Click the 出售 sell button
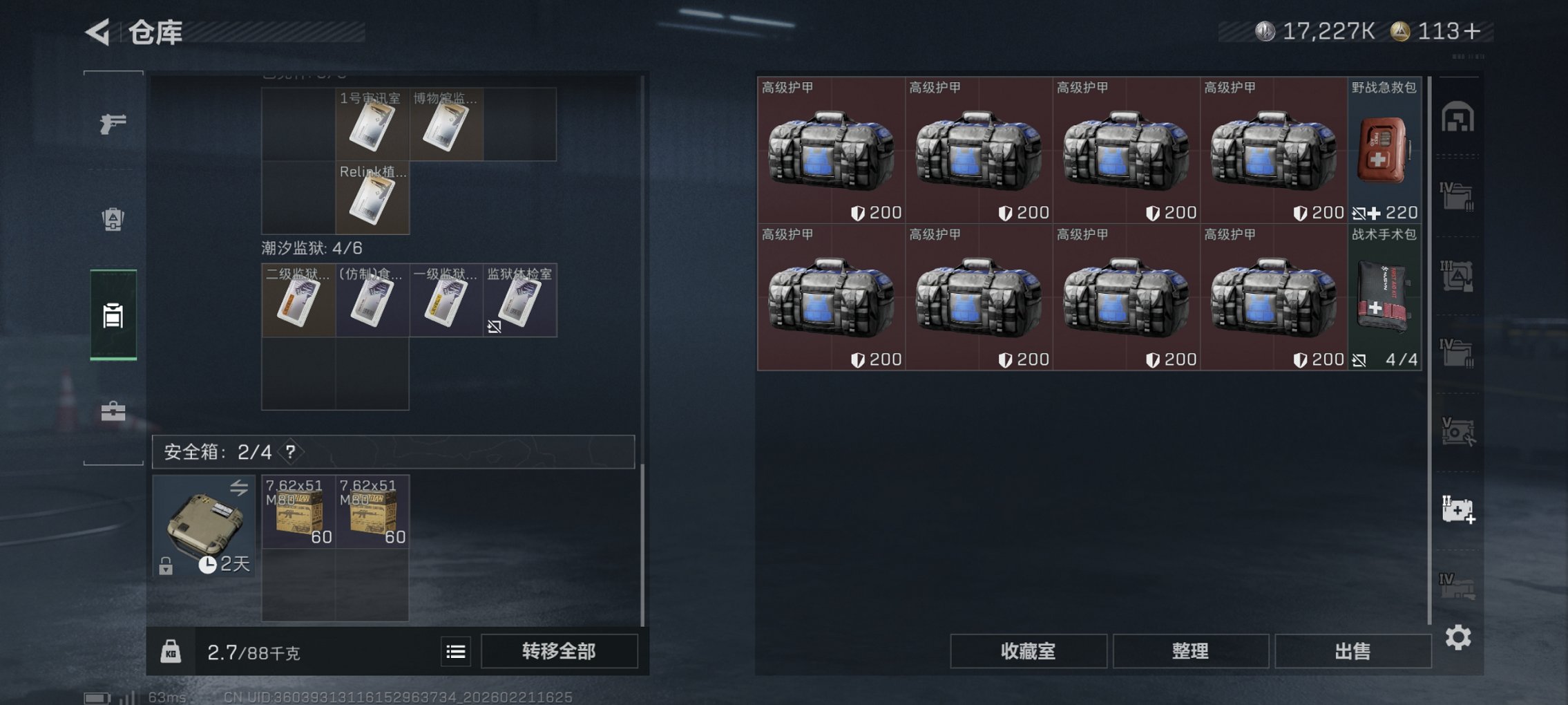The image size is (1568, 705). click(1352, 650)
